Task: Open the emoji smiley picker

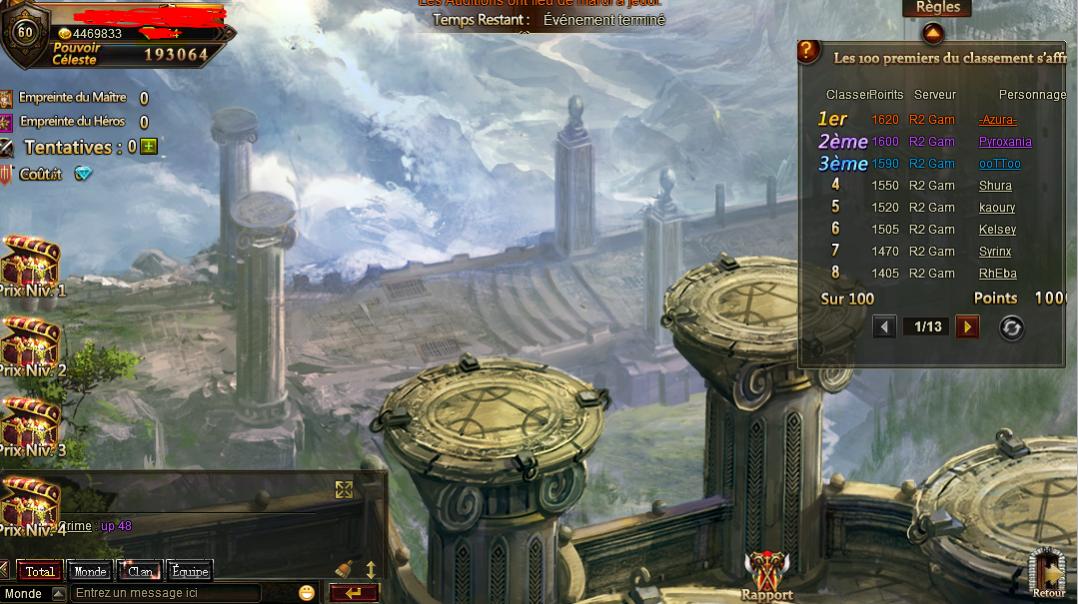Action: (x=307, y=593)
